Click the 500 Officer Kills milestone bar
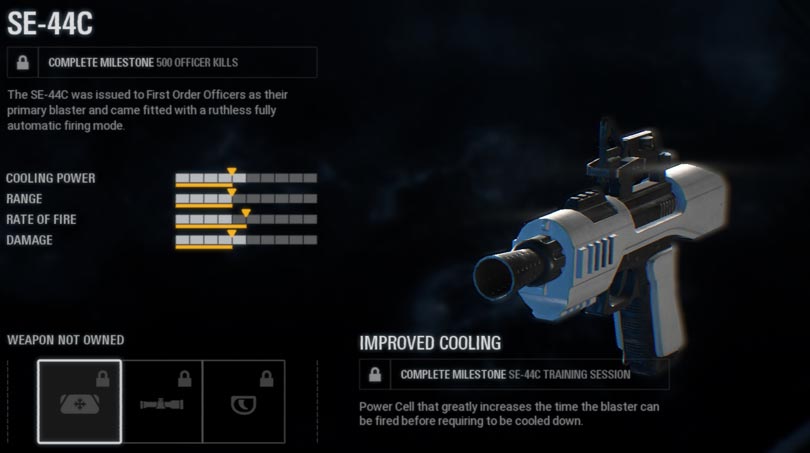The width and height of the screenshot is (810, 453). [162, 62]
